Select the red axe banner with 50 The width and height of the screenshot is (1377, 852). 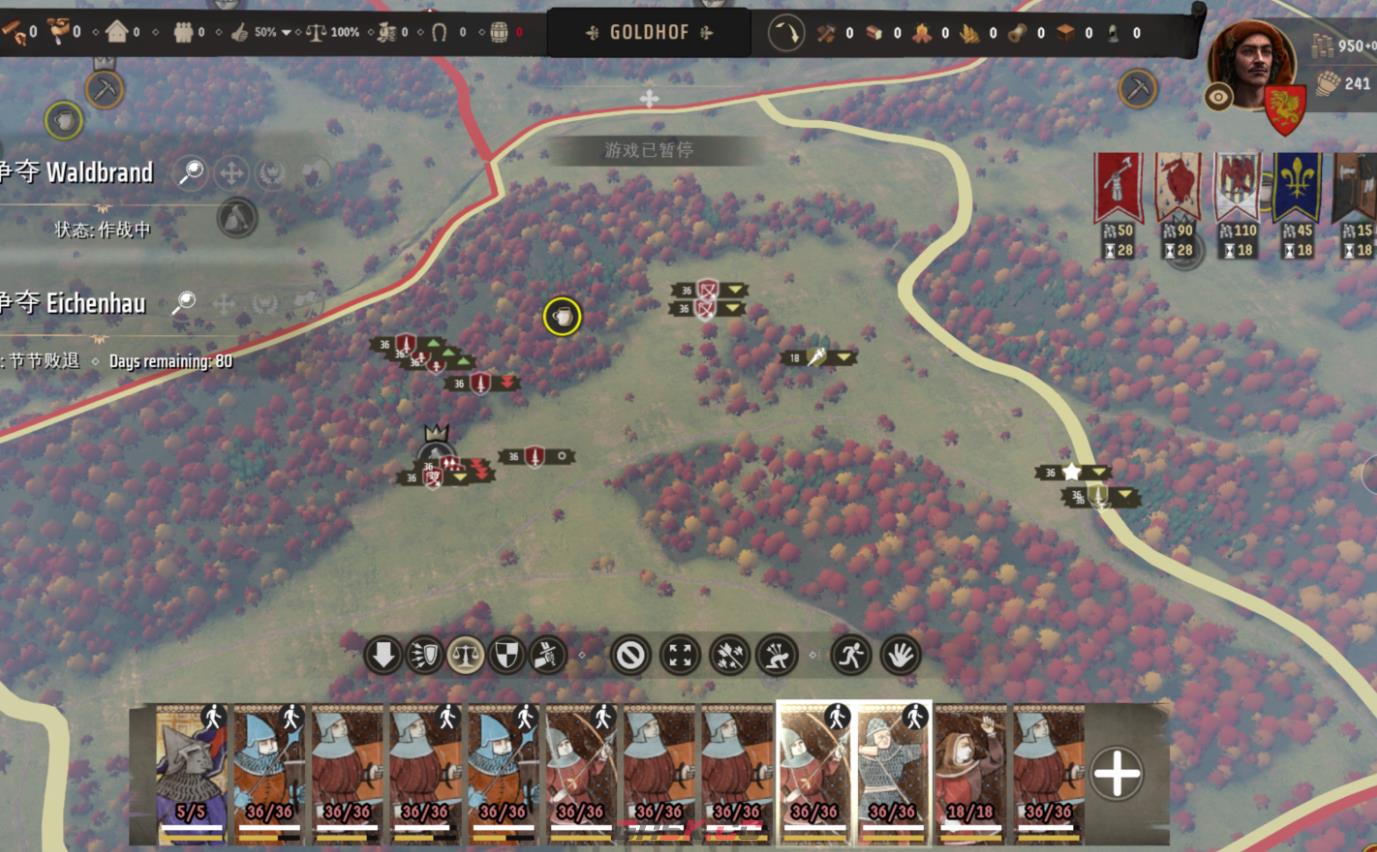pos(1118,188)
